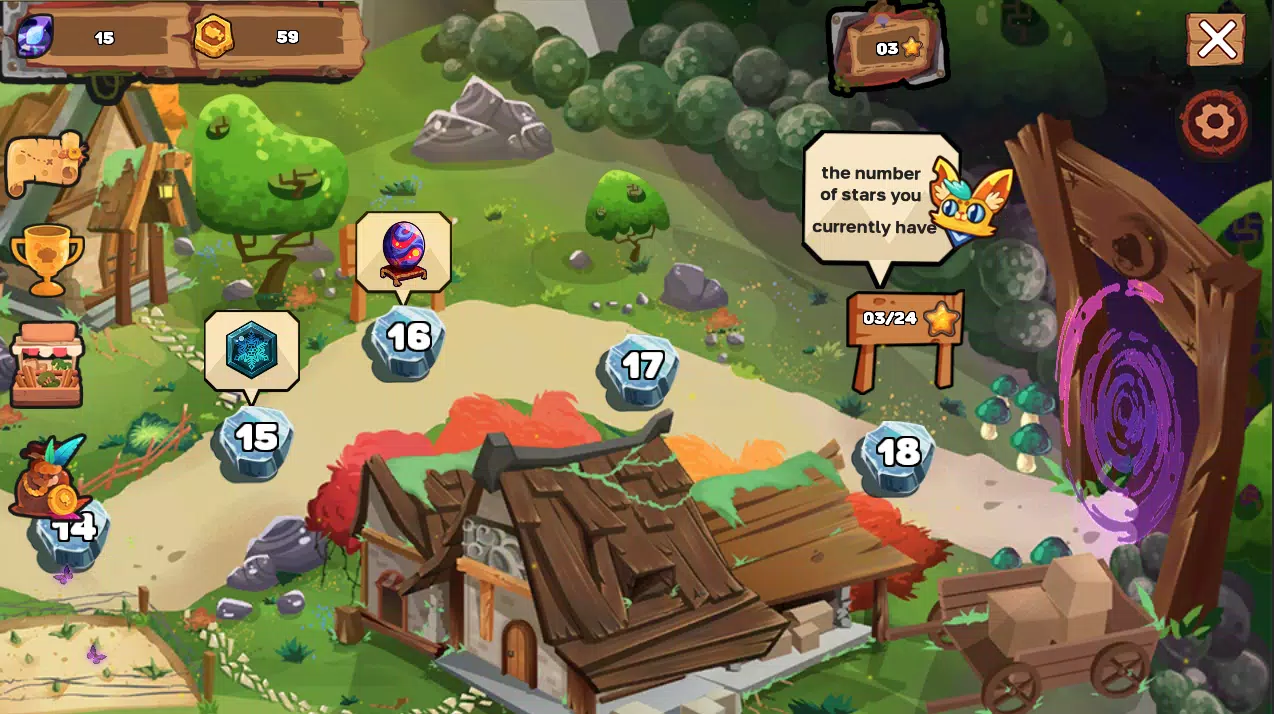1274x714 pixels.
Task: Open the gear settings menu
Action: click(x=1214, y=122)
